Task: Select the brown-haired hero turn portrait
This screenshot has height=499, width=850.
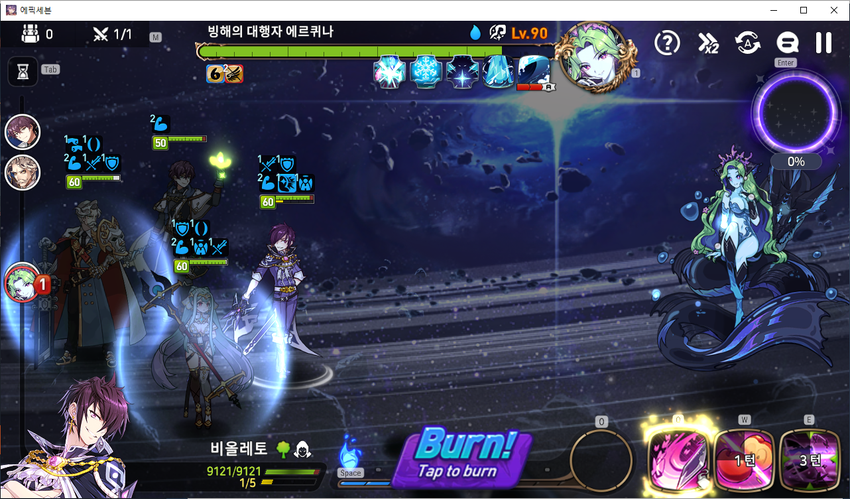Action: tap(22, 132)
